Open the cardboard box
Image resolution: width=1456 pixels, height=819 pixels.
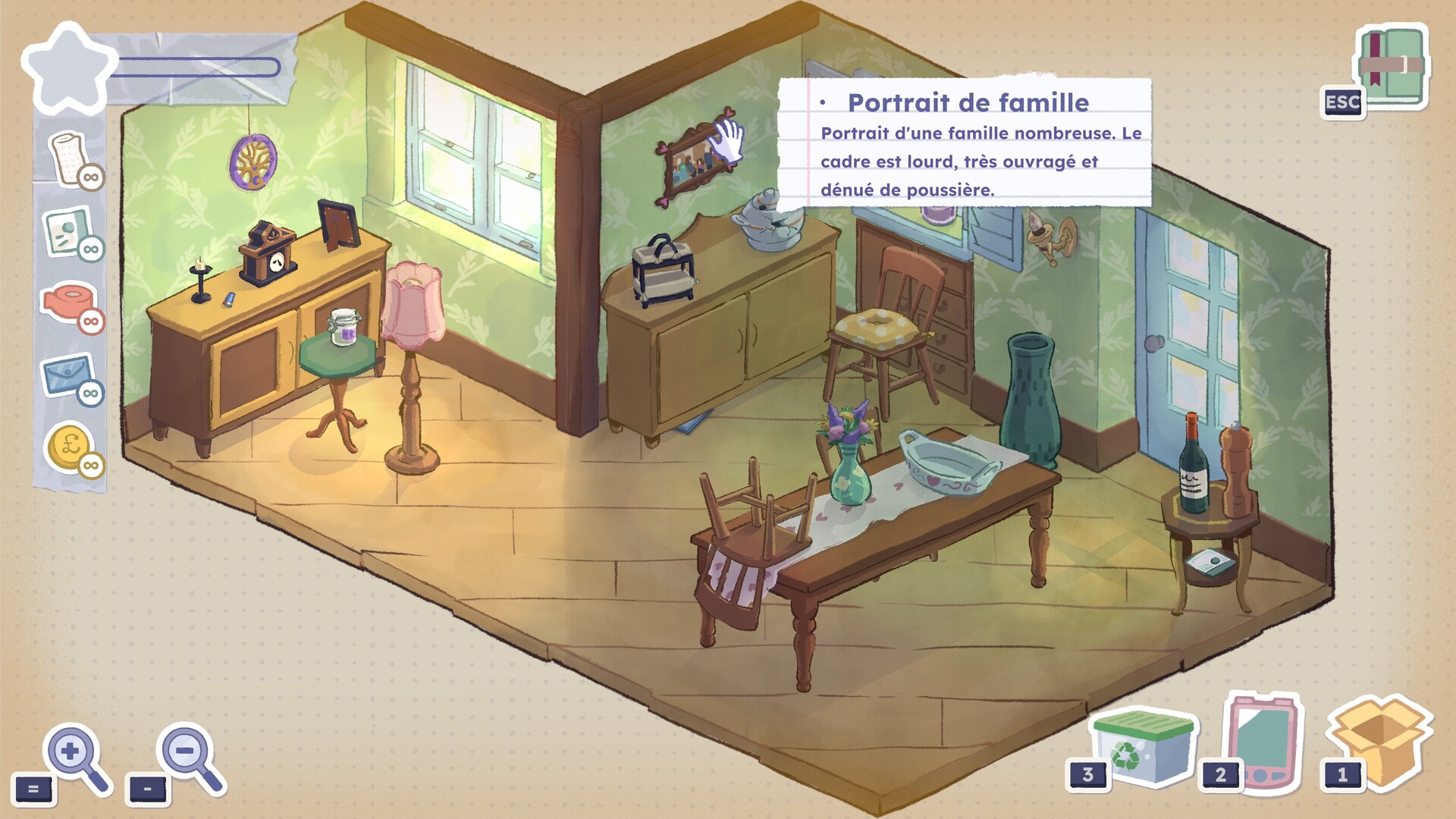1379,738
